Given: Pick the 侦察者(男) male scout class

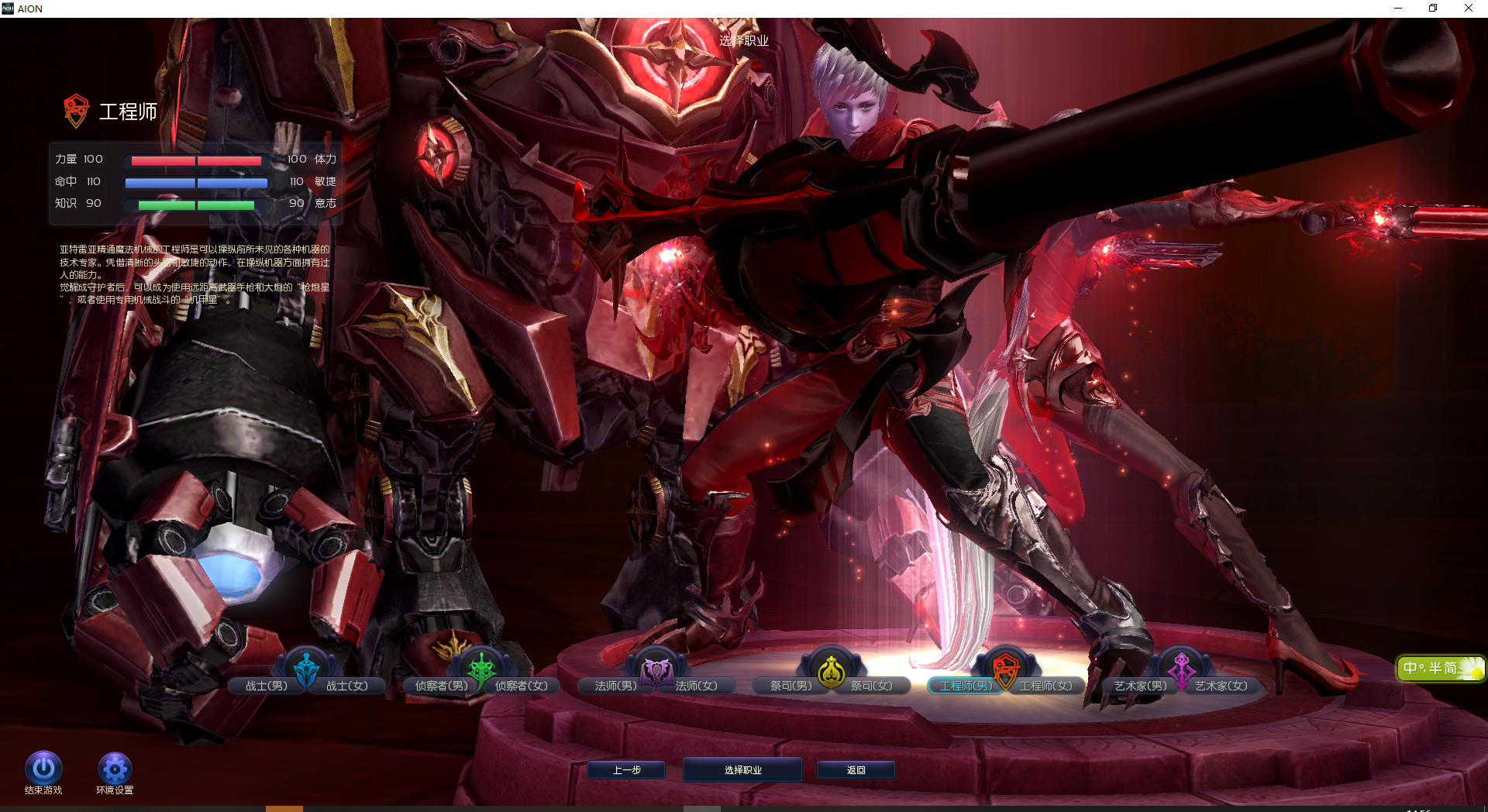Looking at the screenshot, I should (441, 686).
